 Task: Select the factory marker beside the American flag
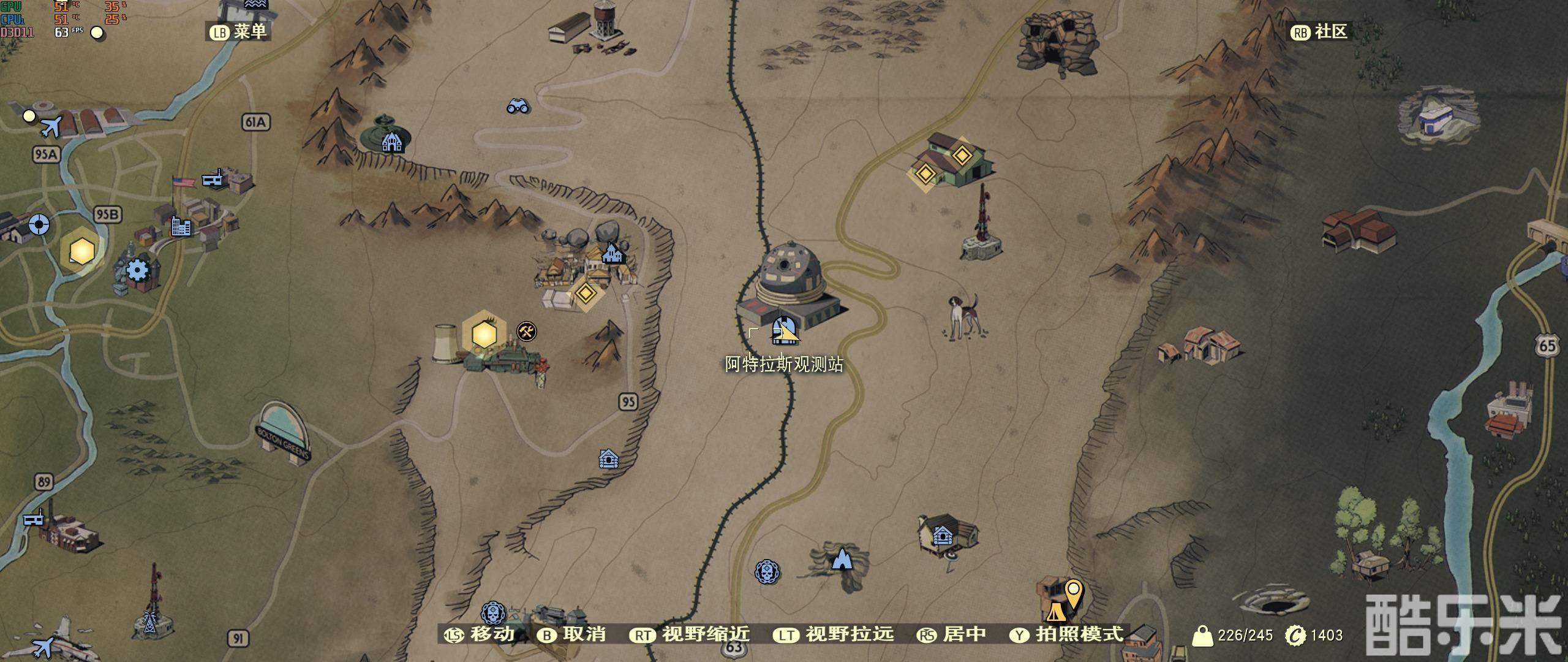click(x=213, y=178)
